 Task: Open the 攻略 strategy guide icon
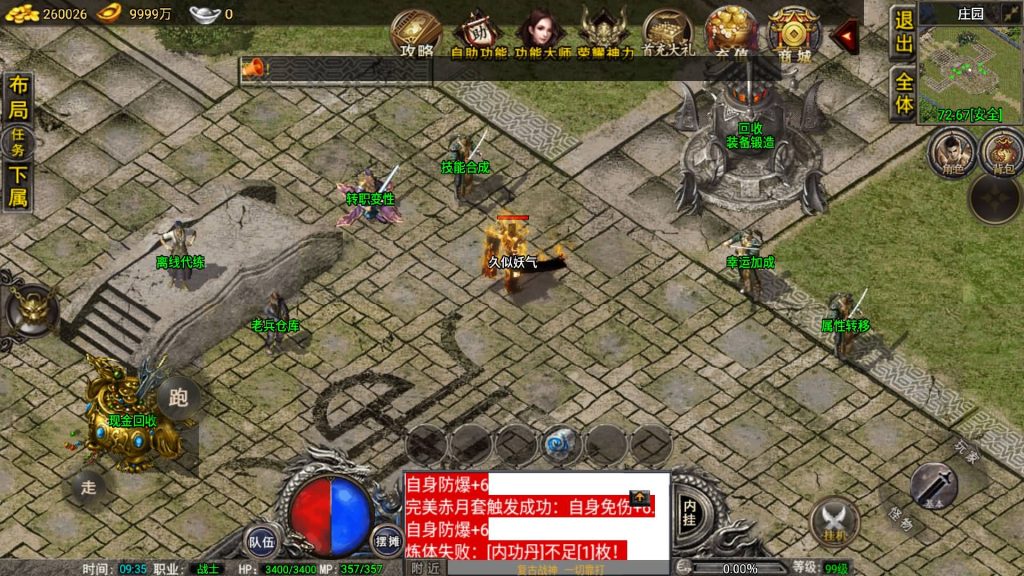tap(416, 32)
